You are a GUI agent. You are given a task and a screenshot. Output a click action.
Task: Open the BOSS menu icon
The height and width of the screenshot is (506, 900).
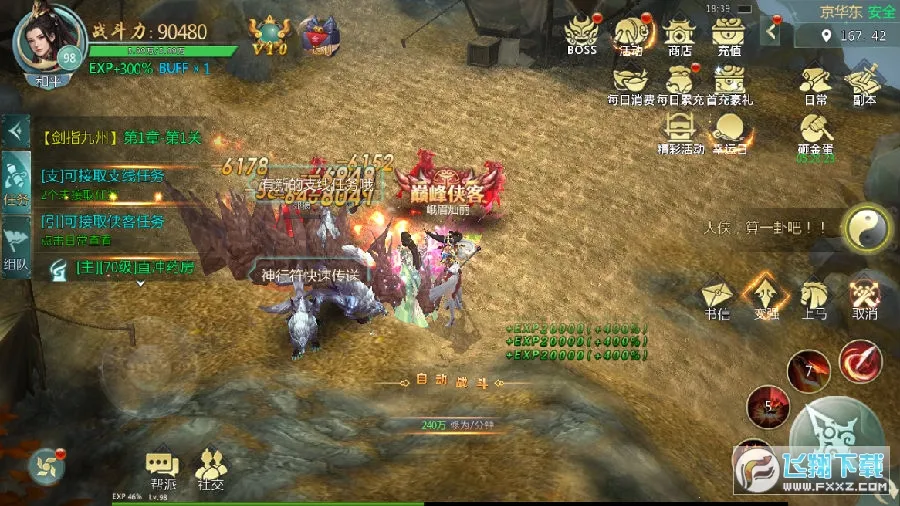581,32
